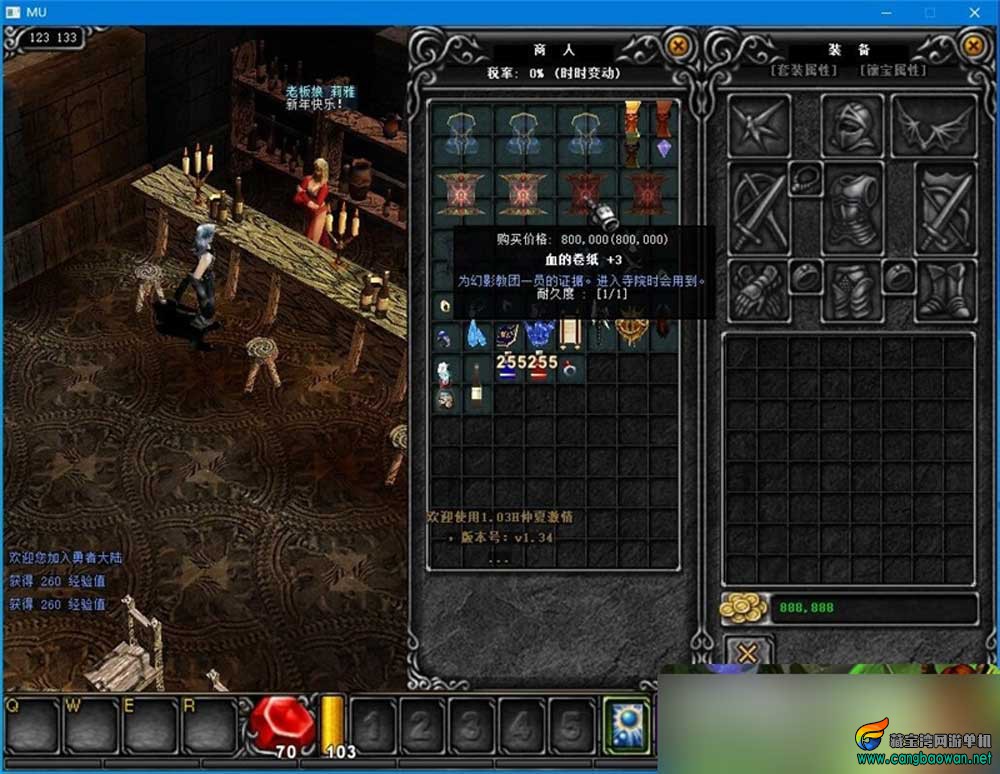The height and width of the screenshot is (774, 1000).
Task: Select the pants equipment slot
Action: (852, 289)
